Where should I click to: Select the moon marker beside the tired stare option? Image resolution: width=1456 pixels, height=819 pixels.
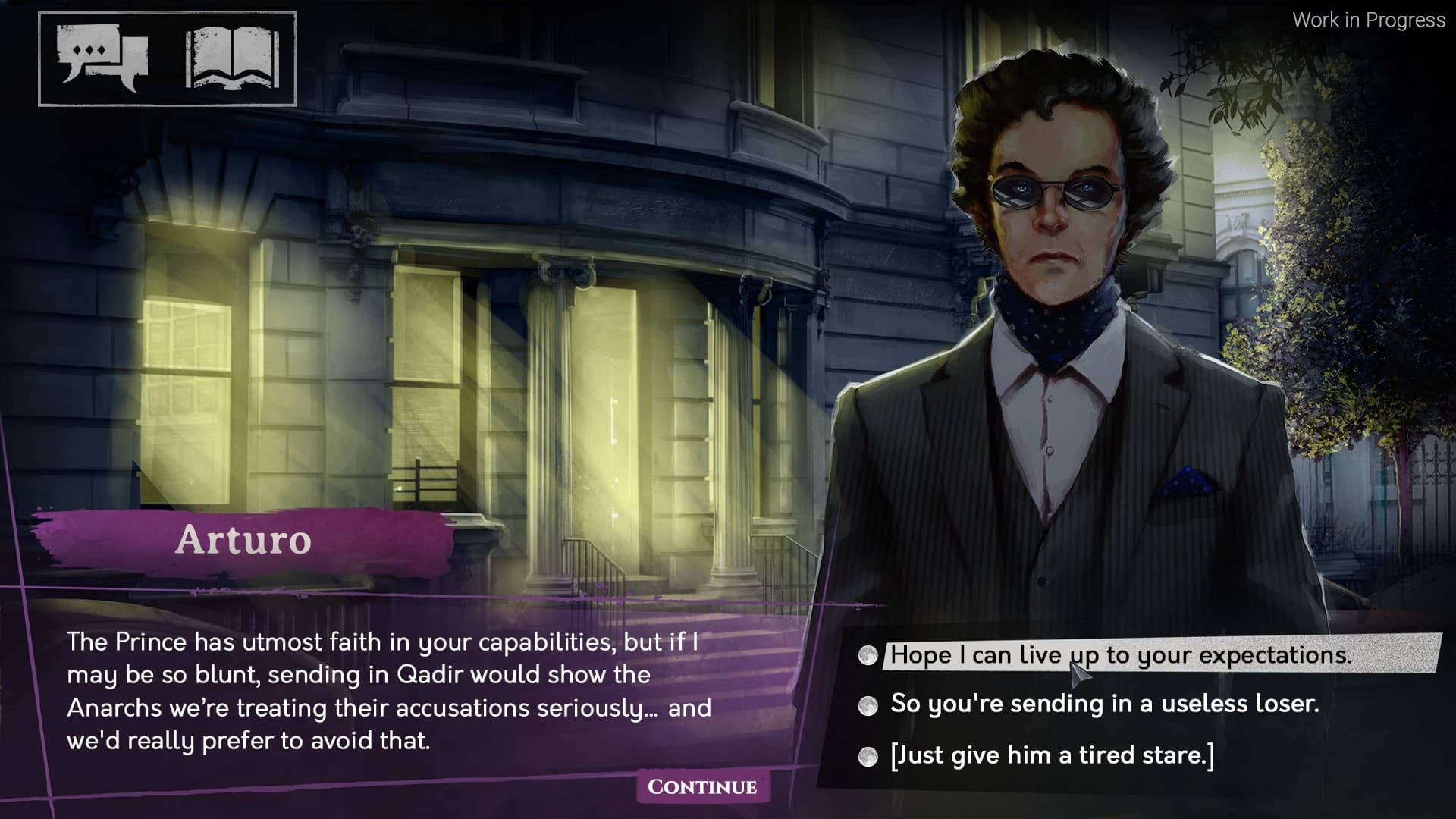tap(867, 755)
